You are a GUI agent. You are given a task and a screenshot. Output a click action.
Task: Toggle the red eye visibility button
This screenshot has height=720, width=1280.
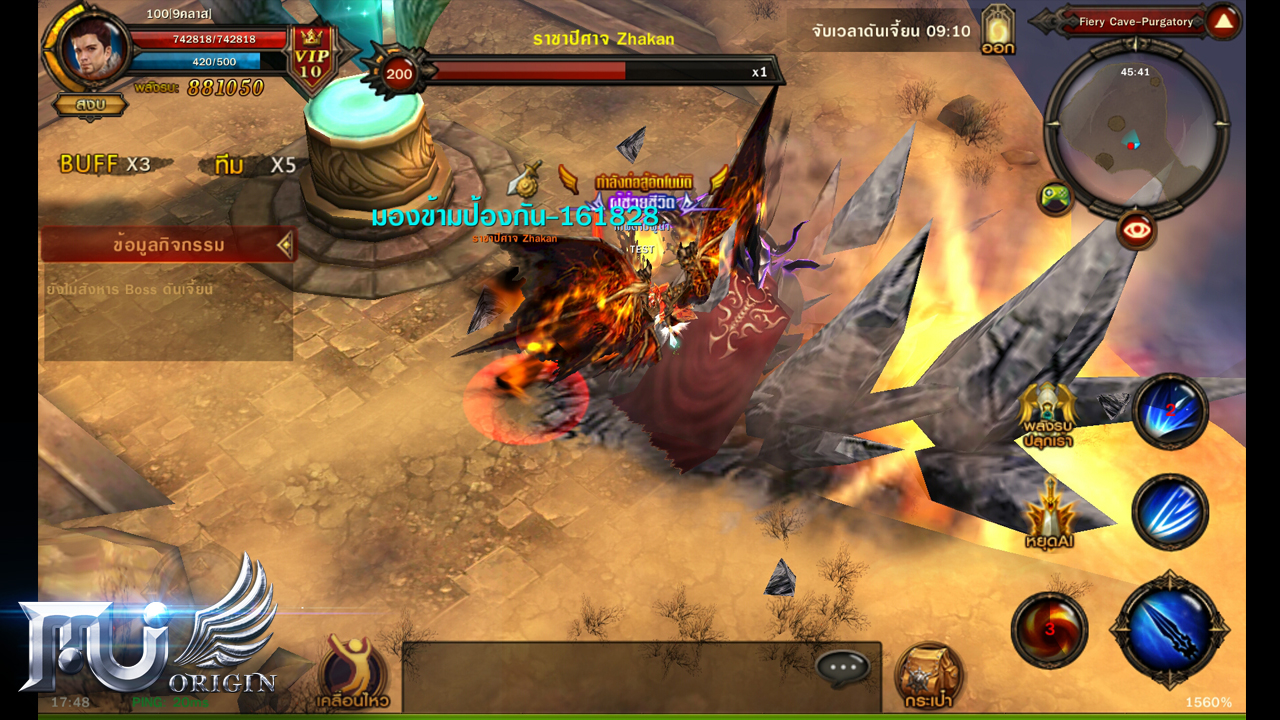(1136, 231)
